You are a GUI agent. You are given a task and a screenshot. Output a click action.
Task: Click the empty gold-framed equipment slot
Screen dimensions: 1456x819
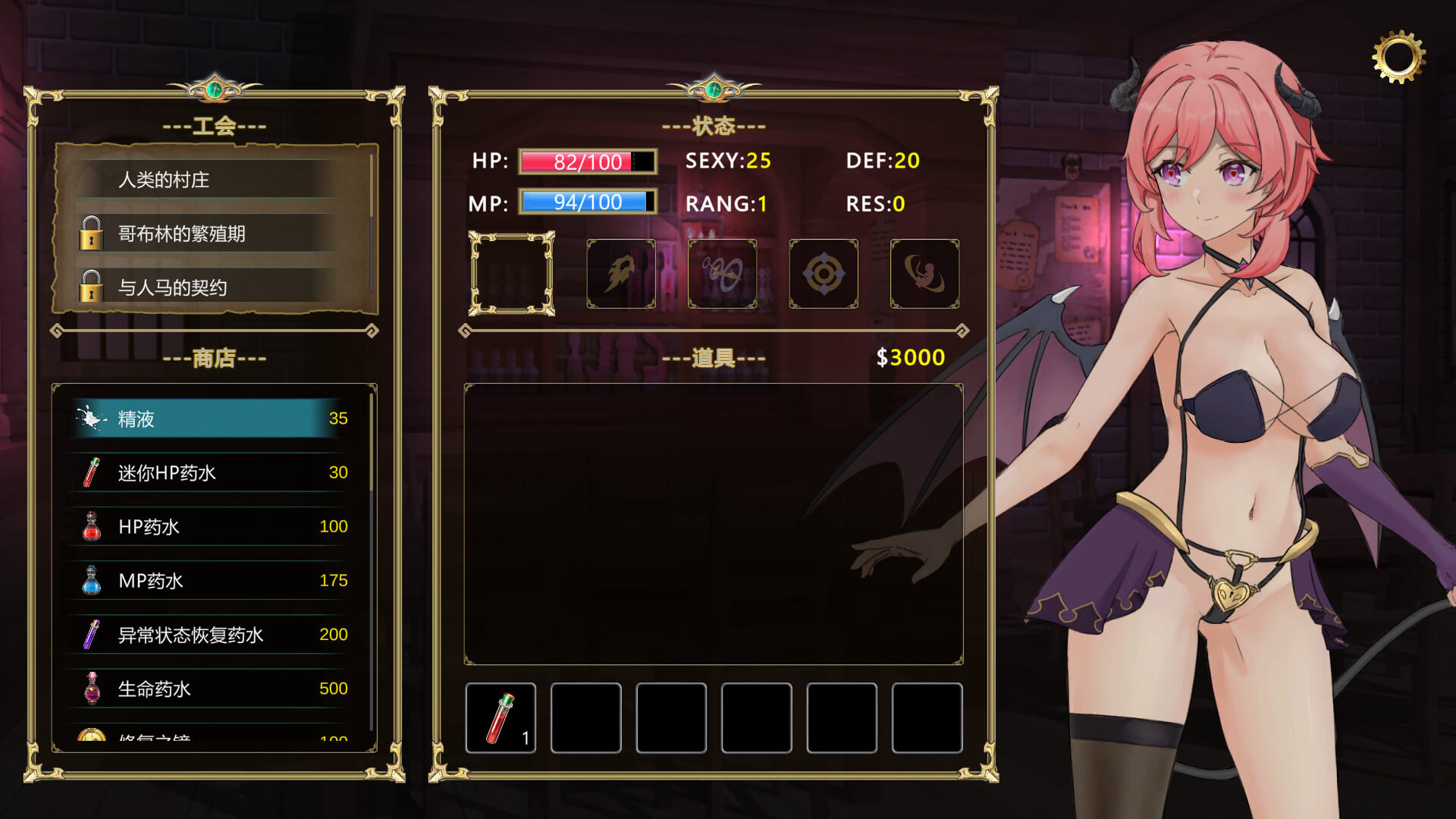point(512,274)
